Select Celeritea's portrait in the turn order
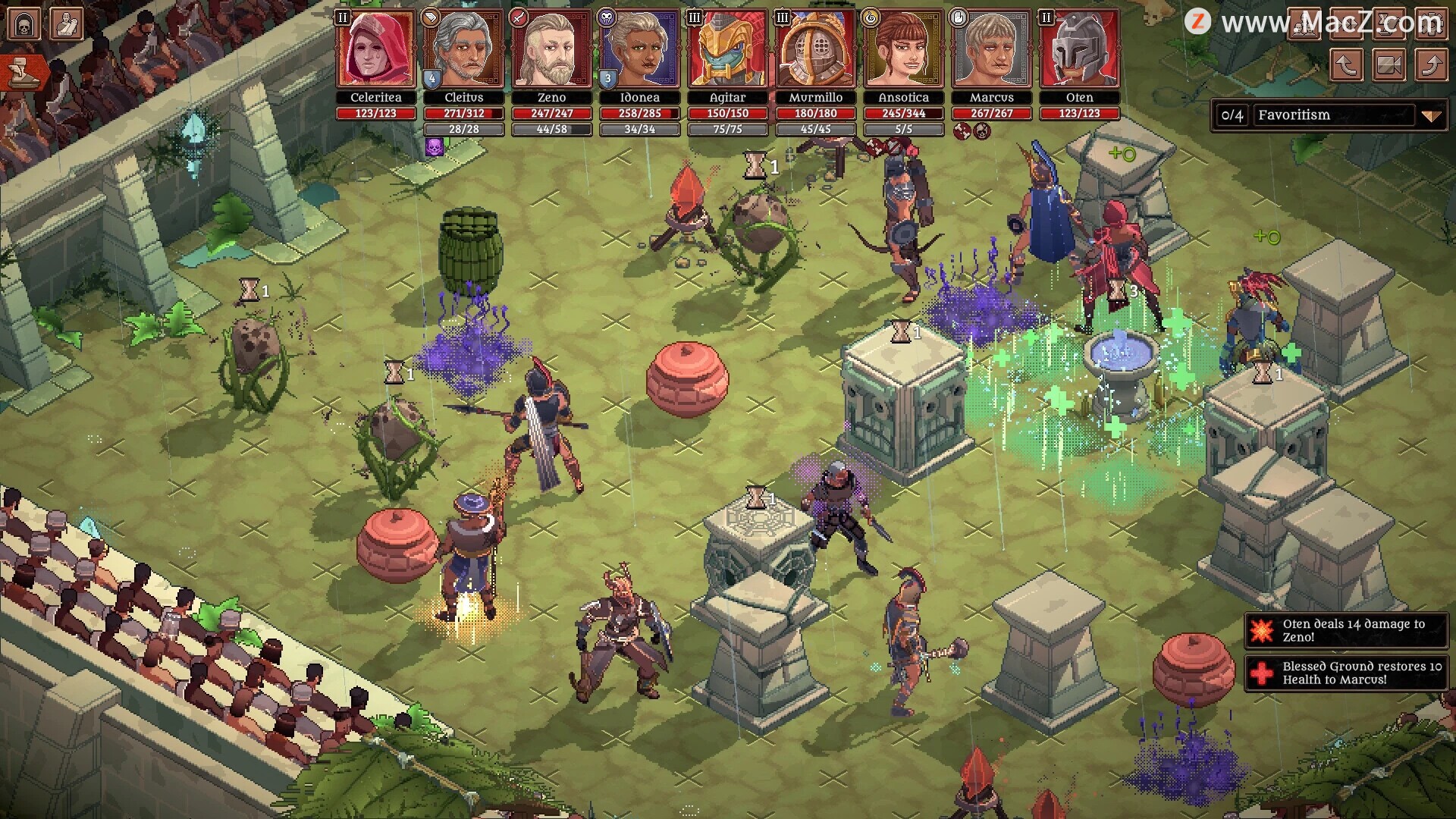1456x819 pixels. [x=376, y=49]
